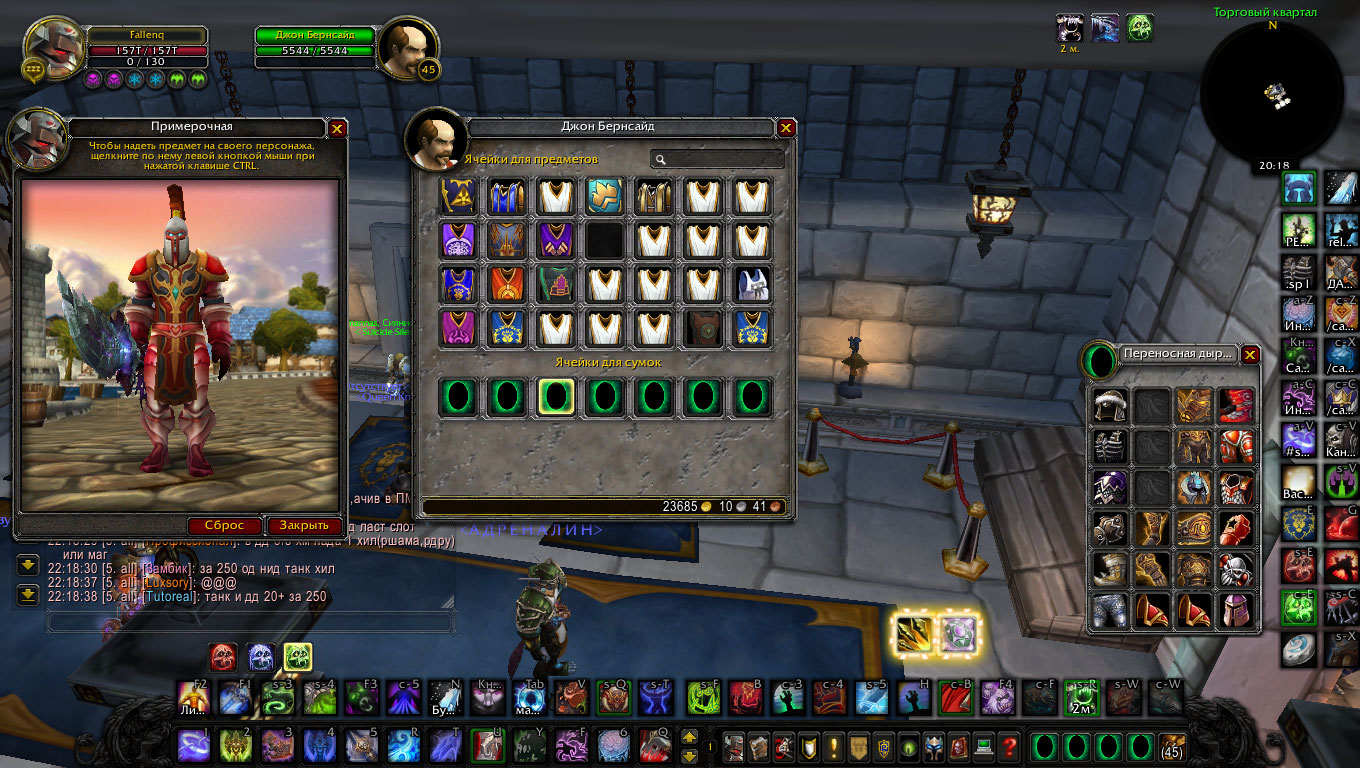The width and height of the screenshot is (1360, 768).
Task: Select the highlighted bank bag slot
Action: click(555, 397)
